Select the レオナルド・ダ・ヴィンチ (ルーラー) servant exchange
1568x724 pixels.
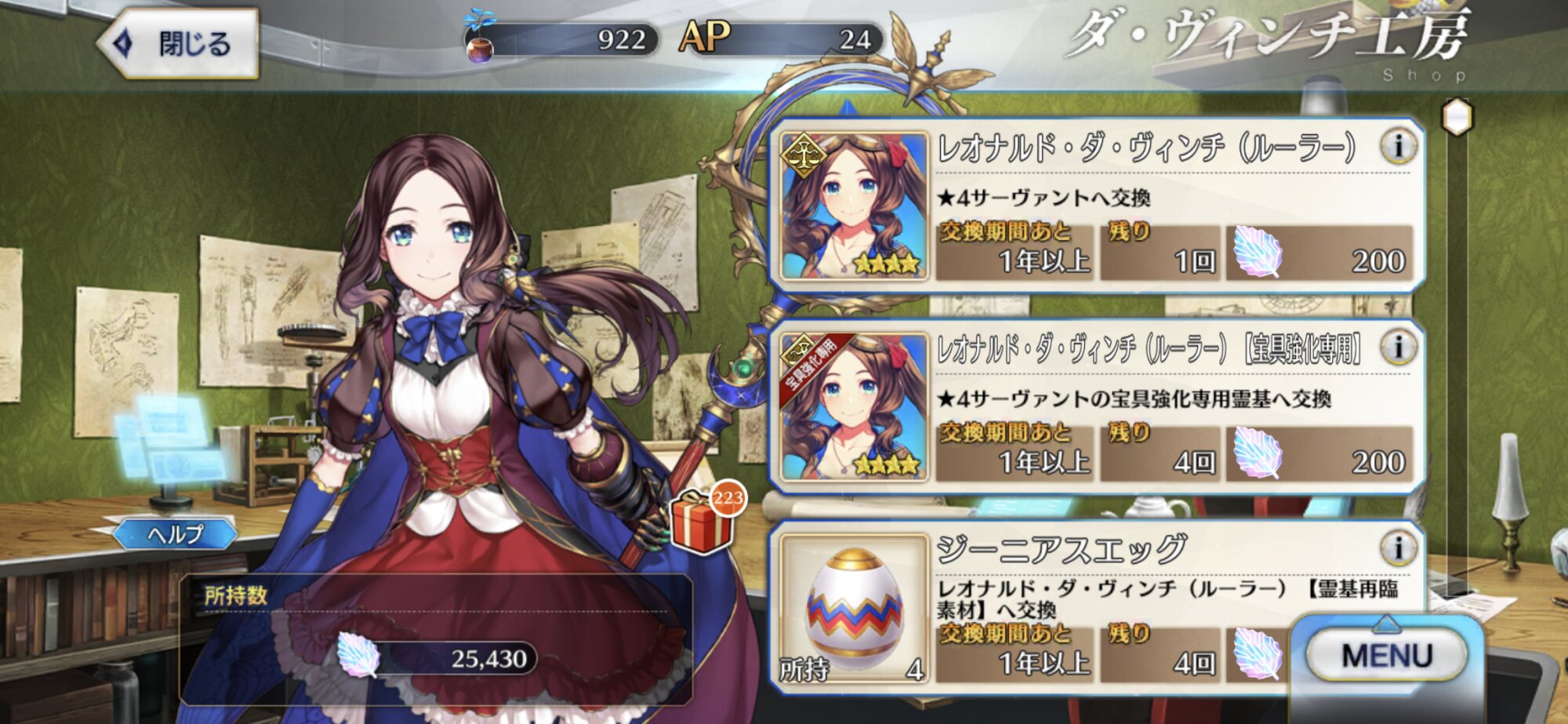tap(1098, 207)
